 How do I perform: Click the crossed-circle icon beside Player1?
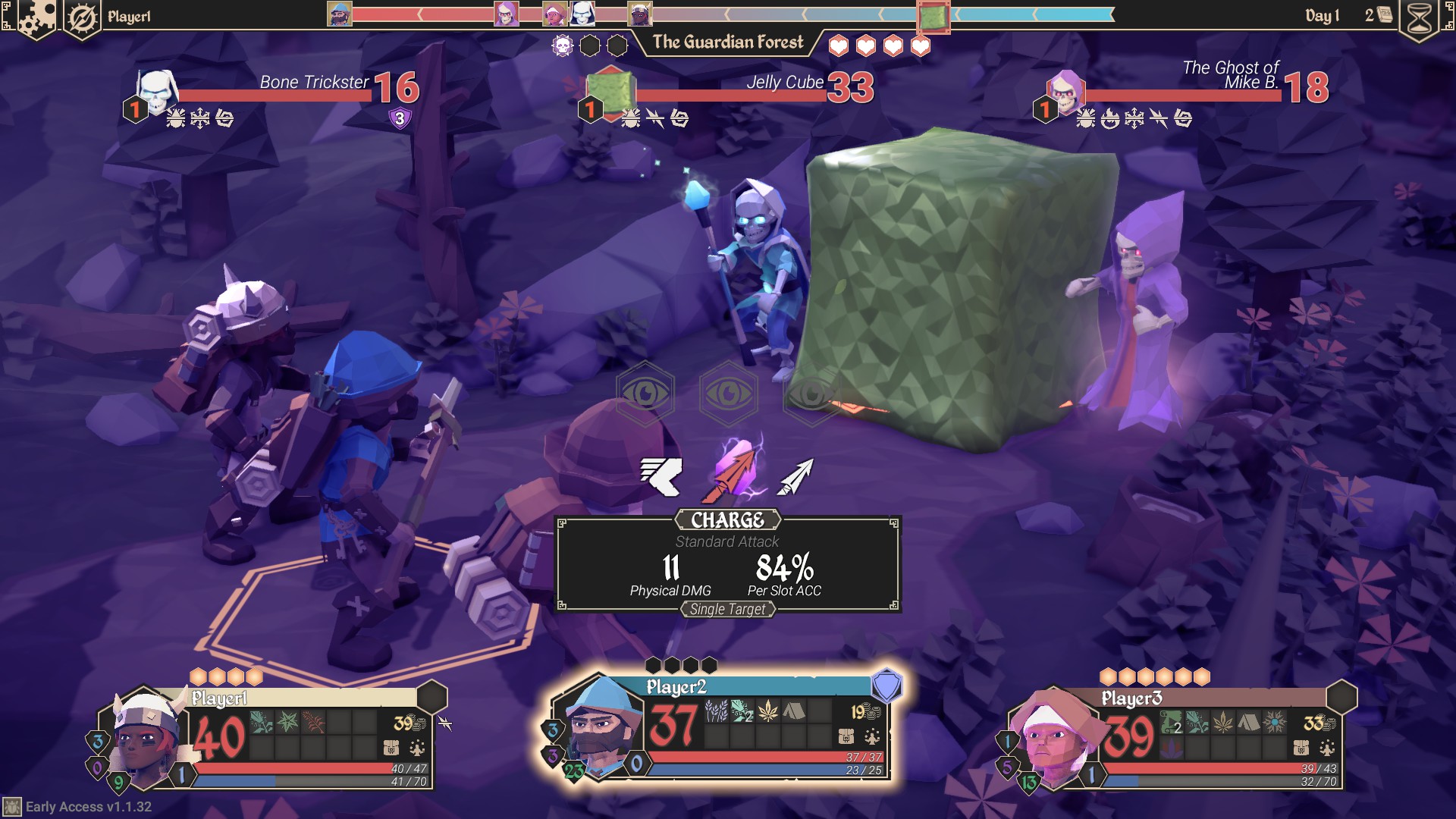tap(81, 17)
